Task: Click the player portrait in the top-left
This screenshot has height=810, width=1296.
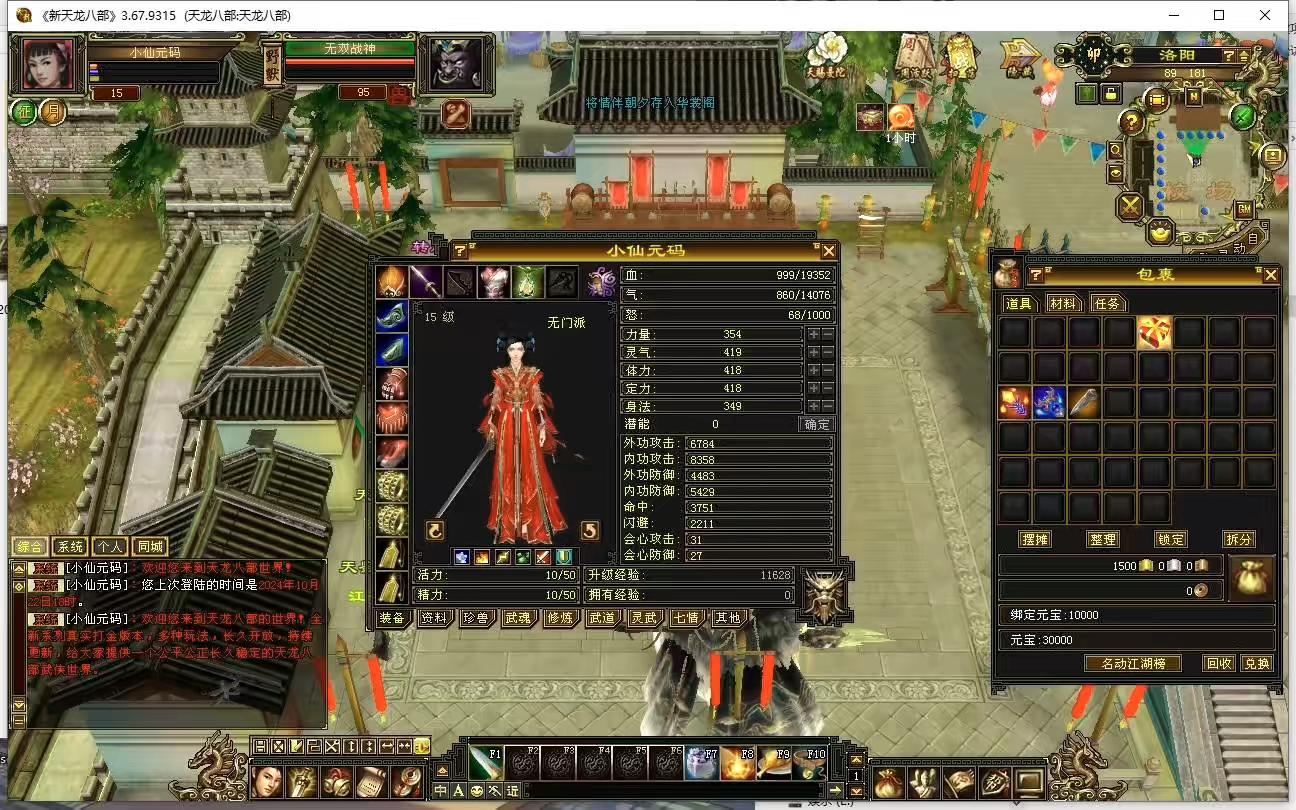Action: [x=48, y=65]
